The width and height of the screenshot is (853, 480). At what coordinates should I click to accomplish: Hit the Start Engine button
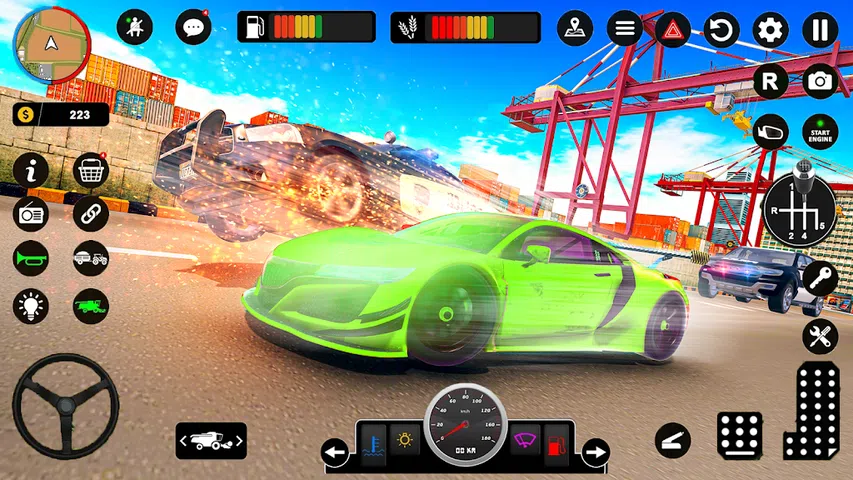820,132
